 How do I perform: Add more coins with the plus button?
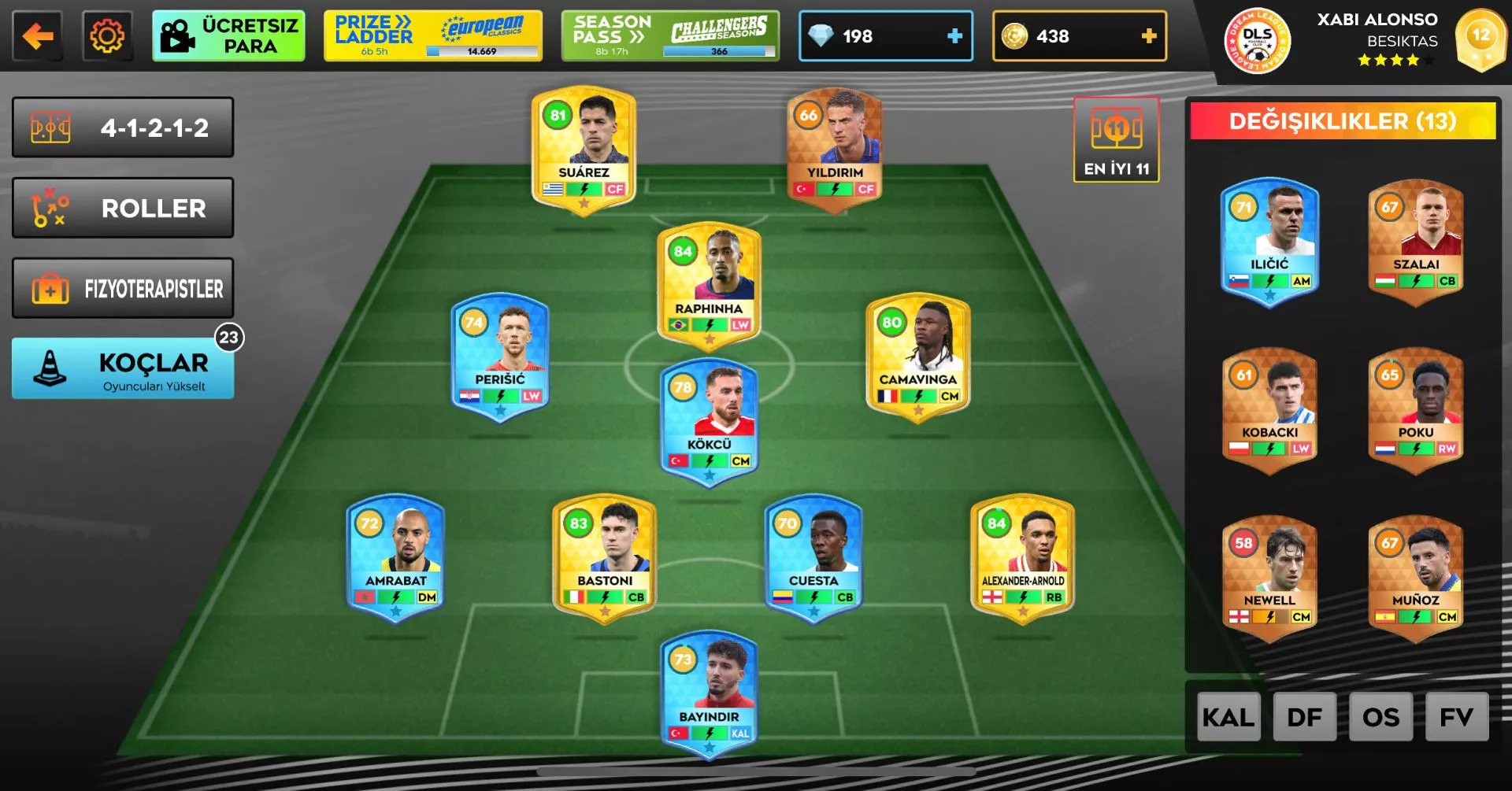pyautogui.click(x=1148, y=36)
